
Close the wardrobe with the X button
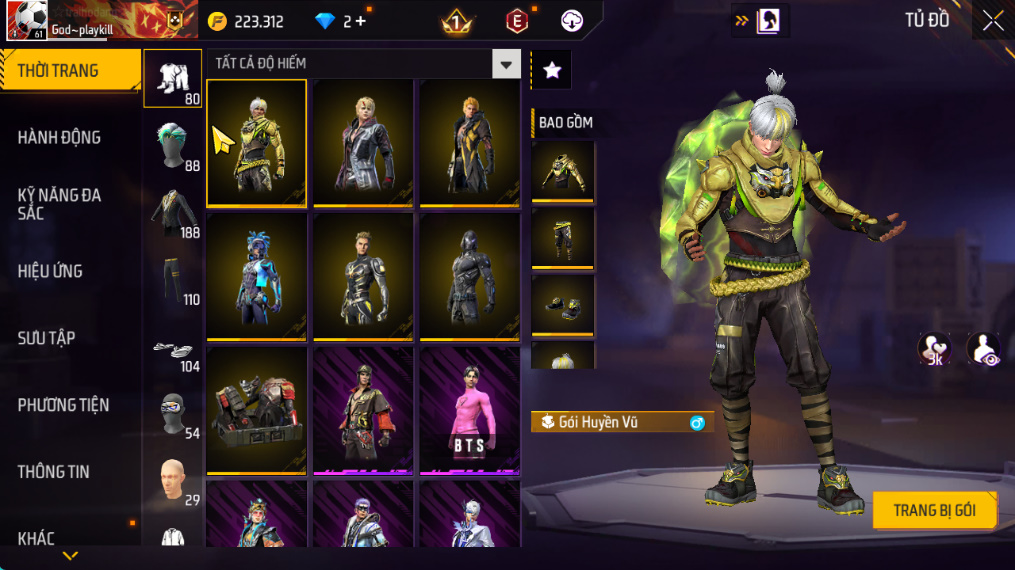(x=992, y=21)
